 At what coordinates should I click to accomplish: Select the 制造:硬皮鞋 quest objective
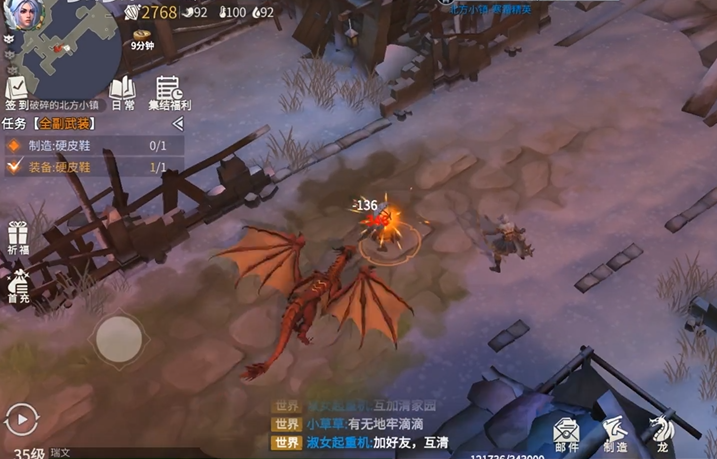pos(90,145)
